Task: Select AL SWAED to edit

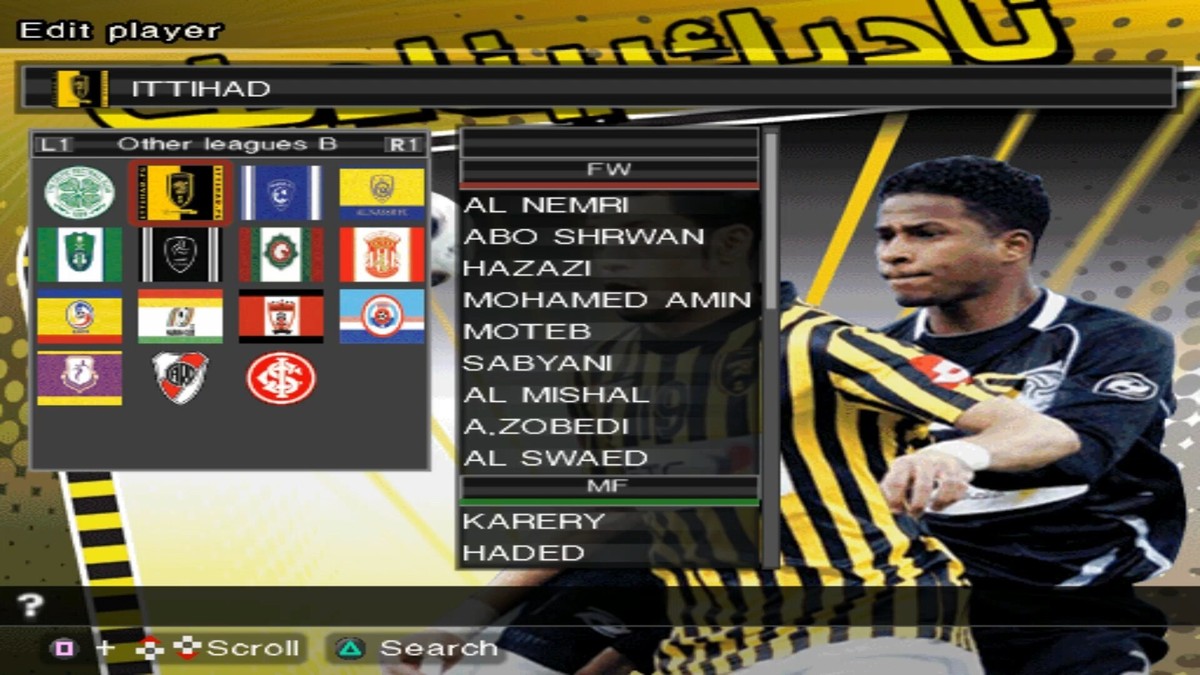Action: point(556,458)
